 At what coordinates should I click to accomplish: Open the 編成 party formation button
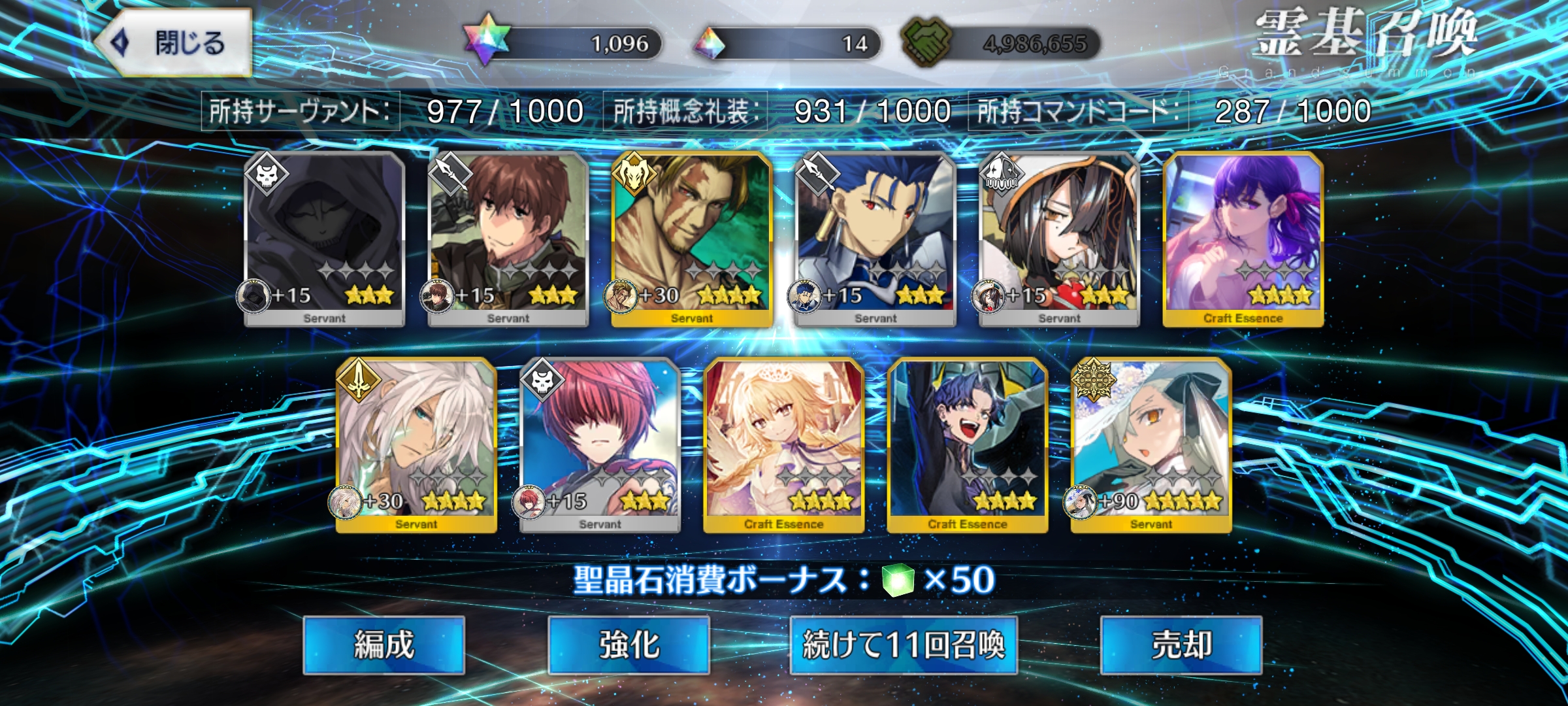click(384, 645)
